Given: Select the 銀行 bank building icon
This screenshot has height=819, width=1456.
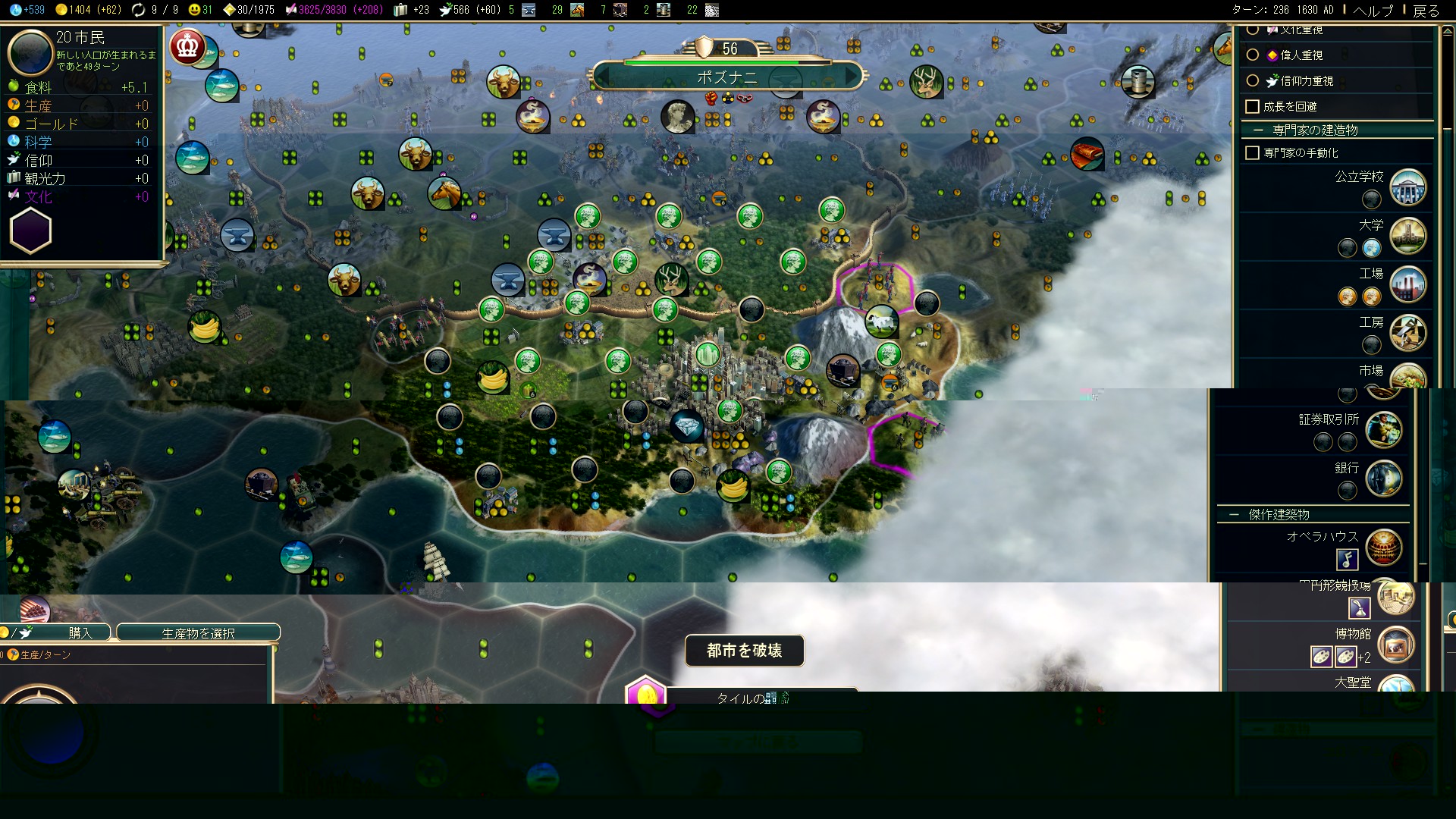Looking at the screenshot, I should click(1383, 479).
